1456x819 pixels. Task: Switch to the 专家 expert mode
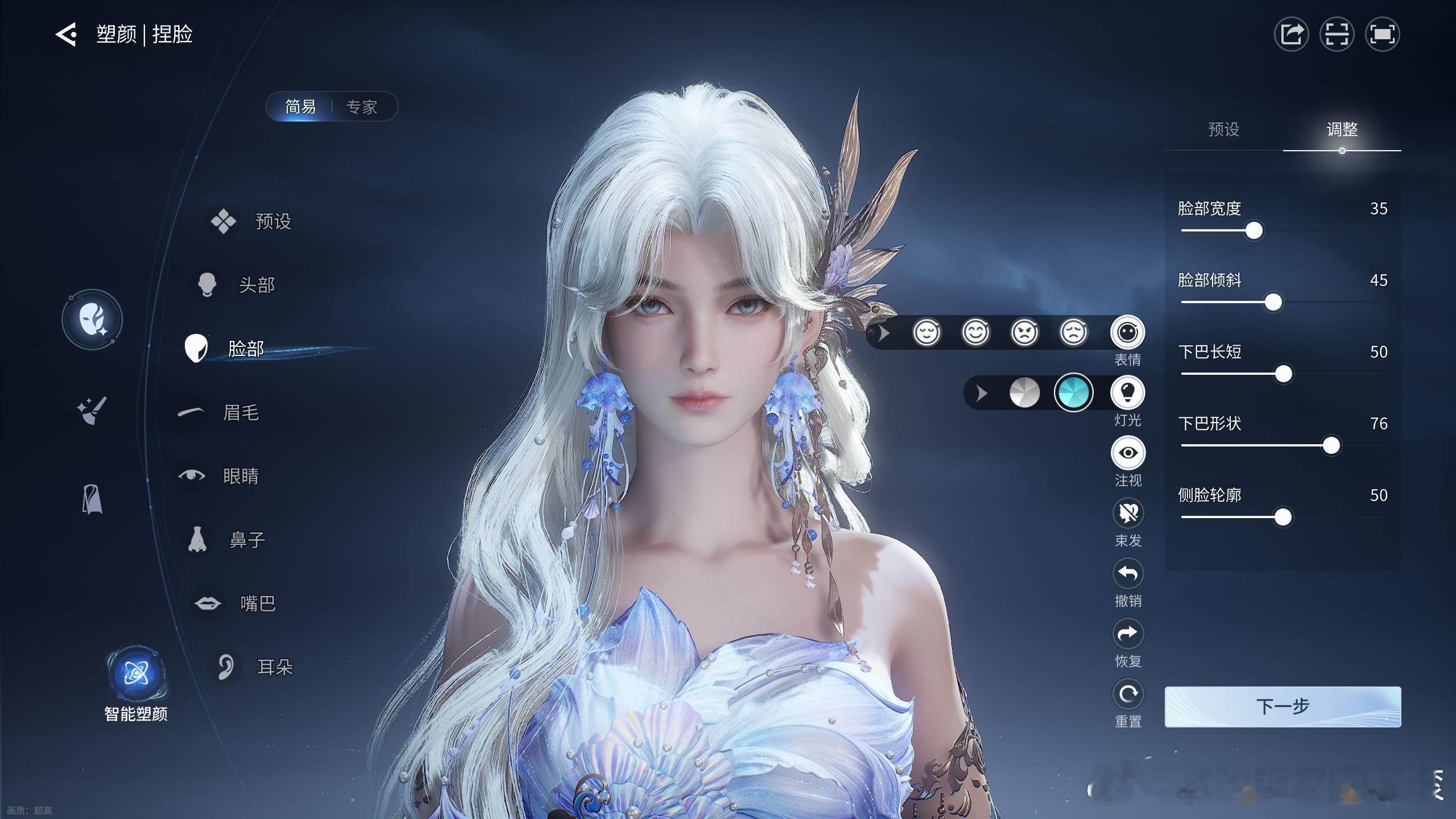[362, 106]
